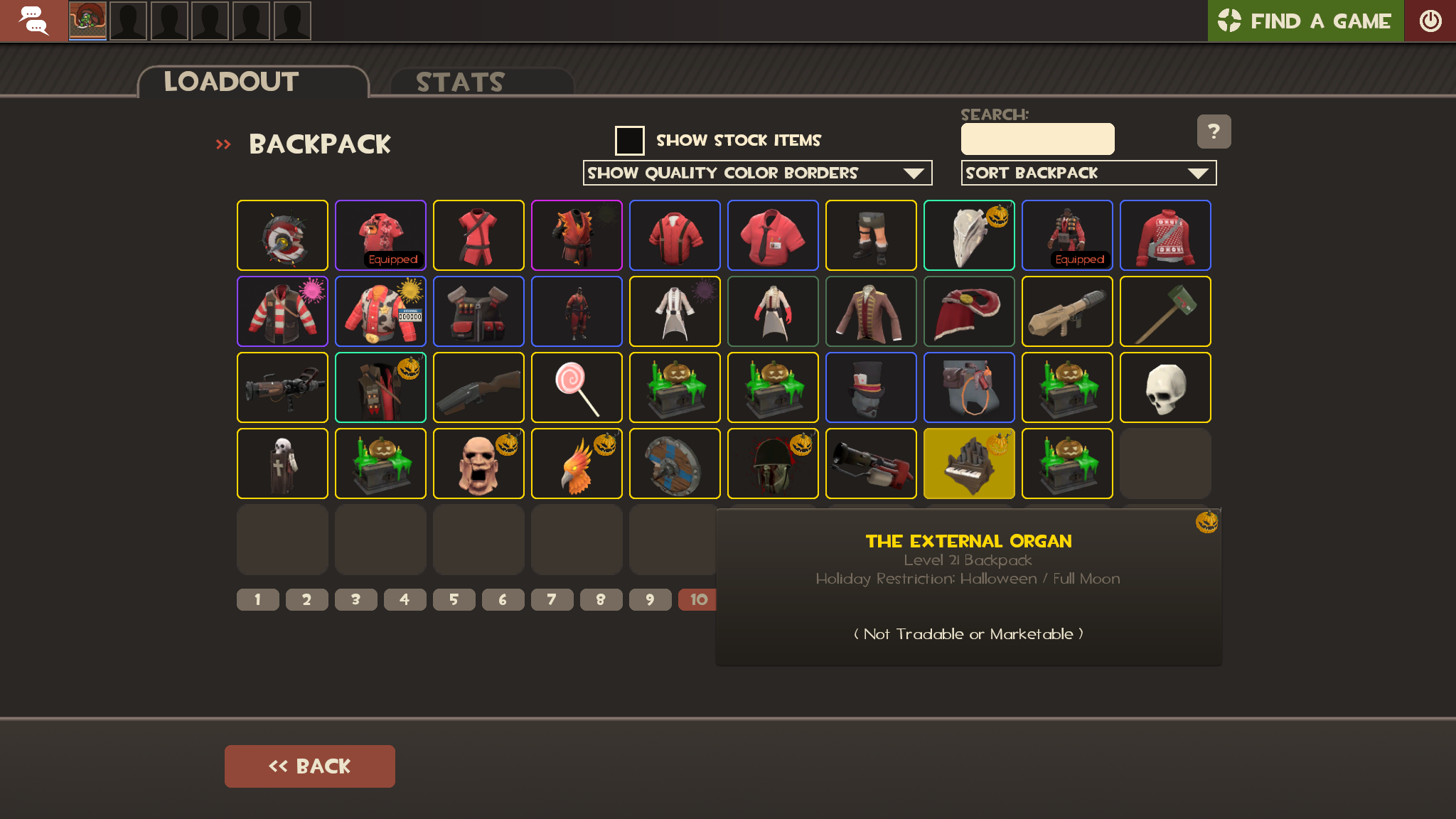Choose the round Viking shield slot
Viewport: 1456px width, 819px height.
[x=675, y=464]
